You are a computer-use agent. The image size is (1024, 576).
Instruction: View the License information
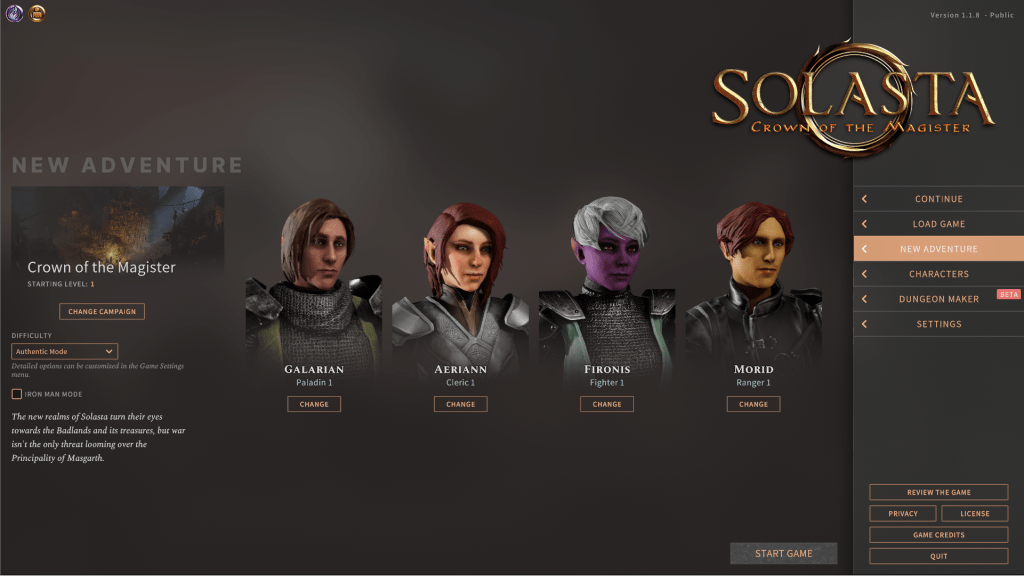pos(974,513)
